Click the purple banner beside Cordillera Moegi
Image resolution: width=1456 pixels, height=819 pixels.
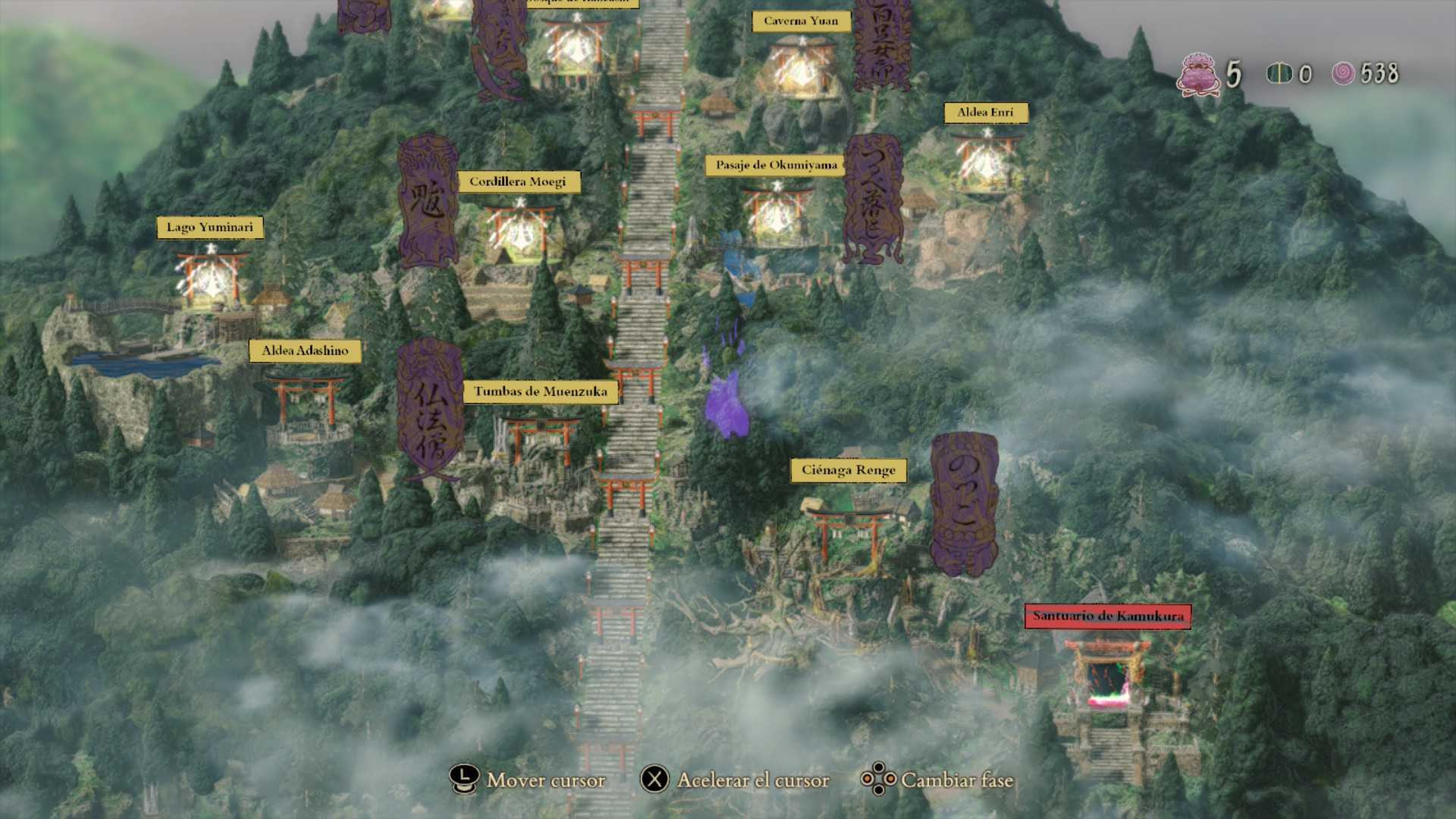pyautogui.click(x=428, y=201)
